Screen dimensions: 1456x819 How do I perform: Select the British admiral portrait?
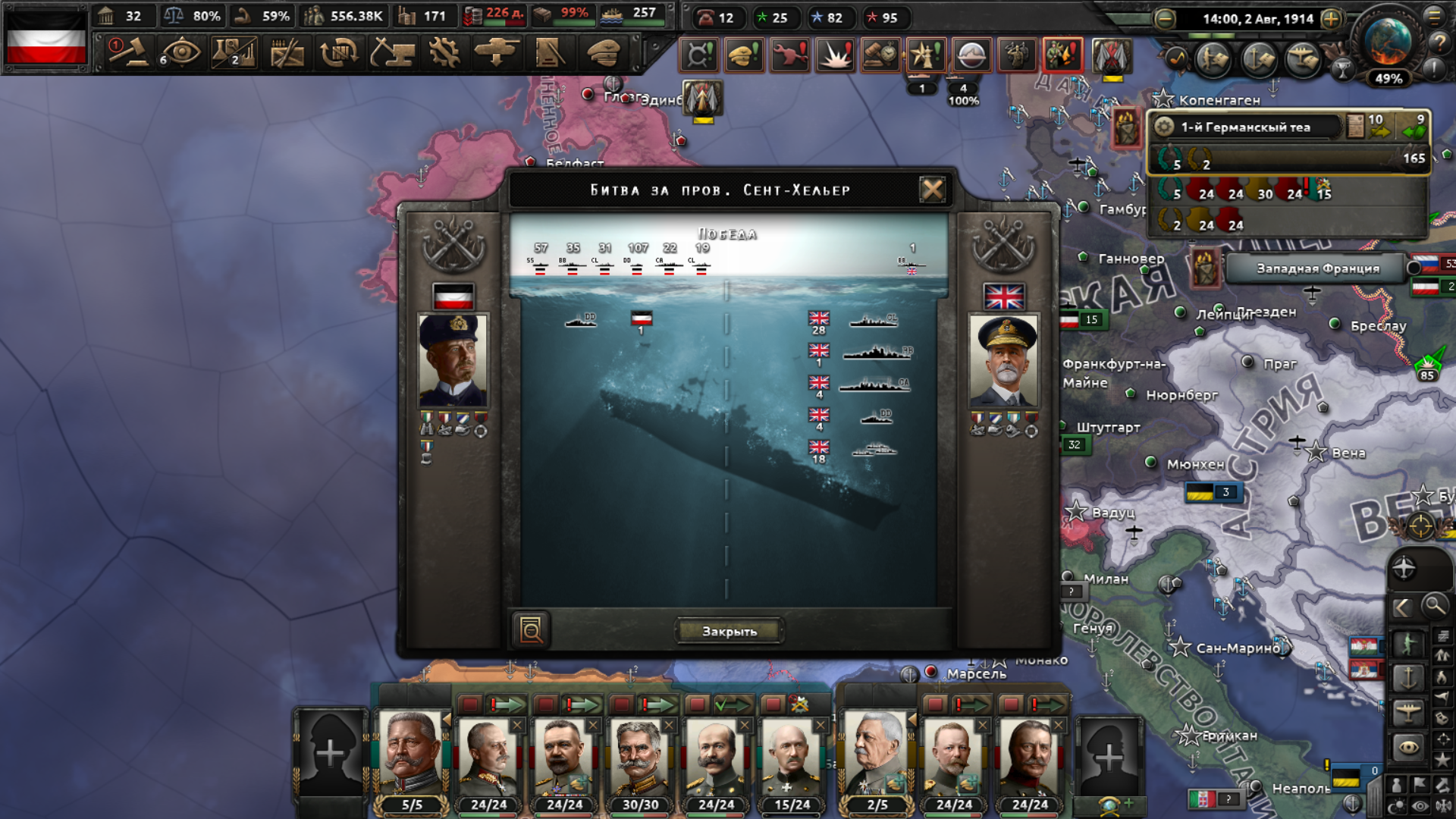[1004, 359]
